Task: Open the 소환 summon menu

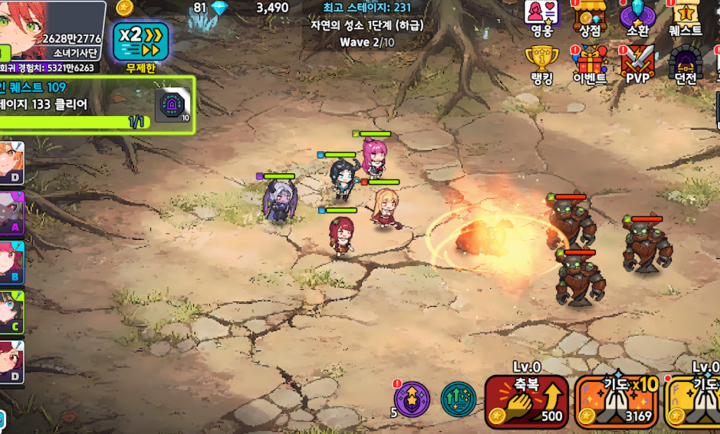Action: [637, 19]
